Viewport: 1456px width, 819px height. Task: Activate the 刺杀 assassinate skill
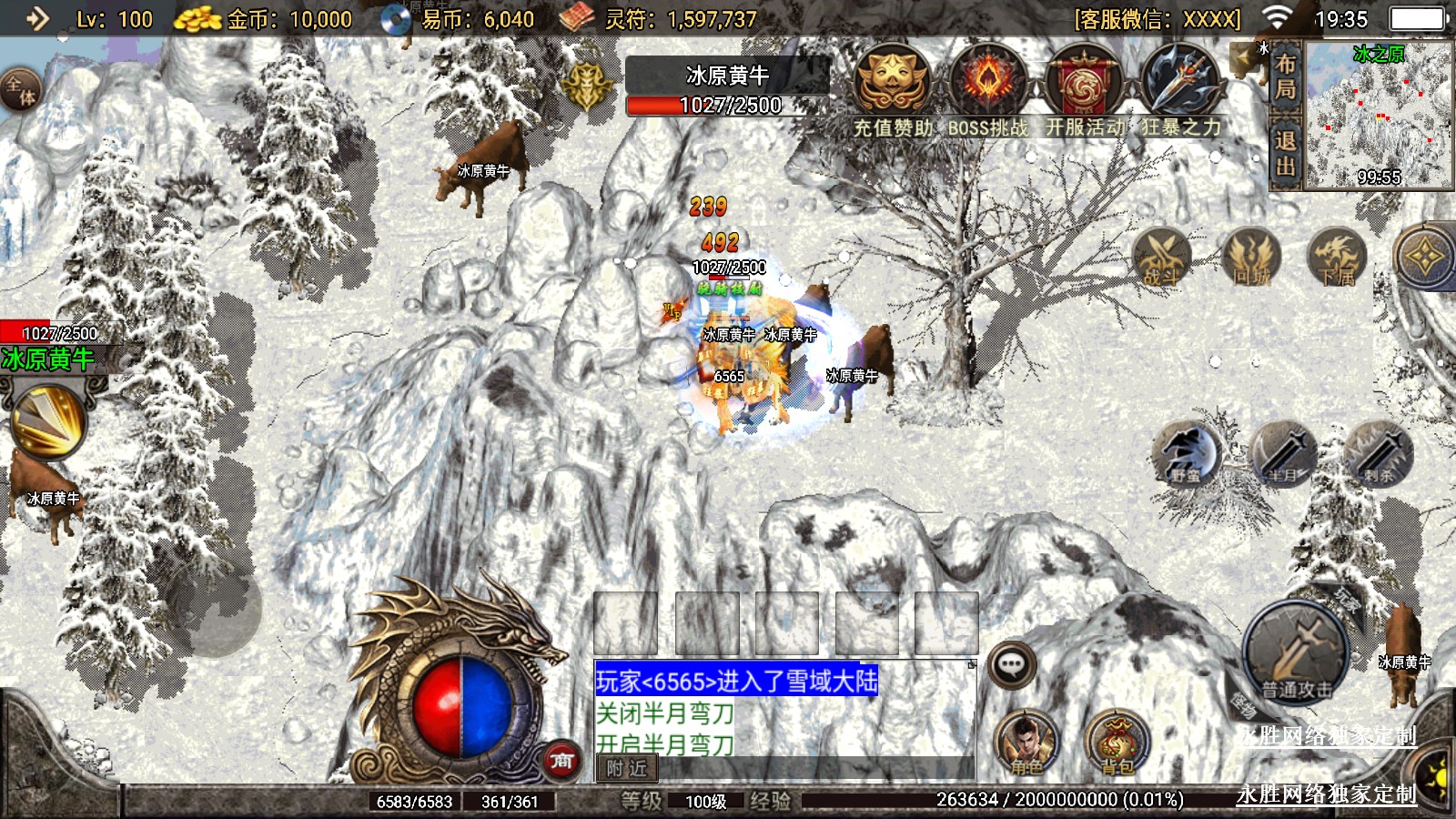(1380, 452)
